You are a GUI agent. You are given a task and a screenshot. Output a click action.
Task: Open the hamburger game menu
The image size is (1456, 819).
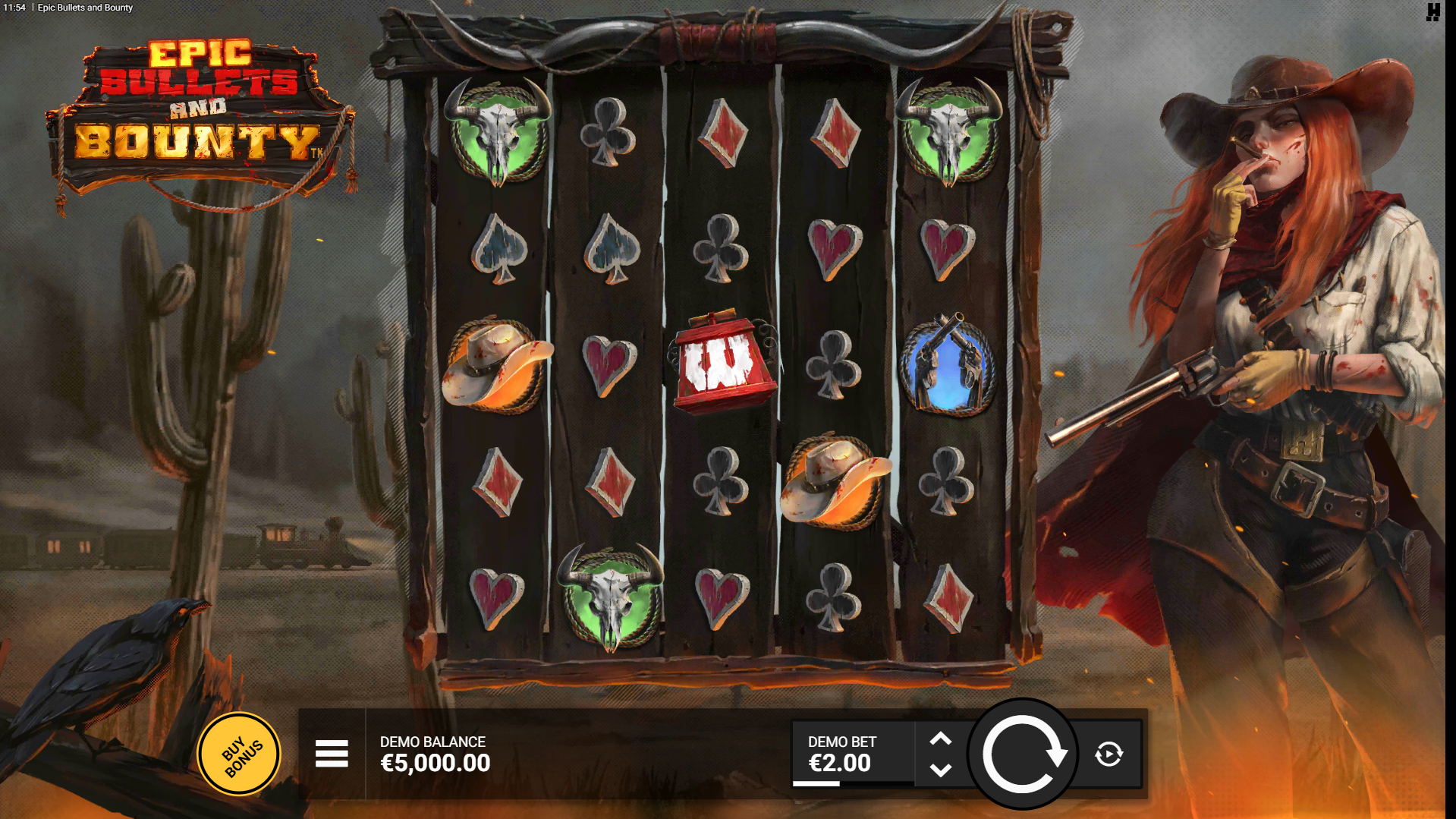point(332,754)
